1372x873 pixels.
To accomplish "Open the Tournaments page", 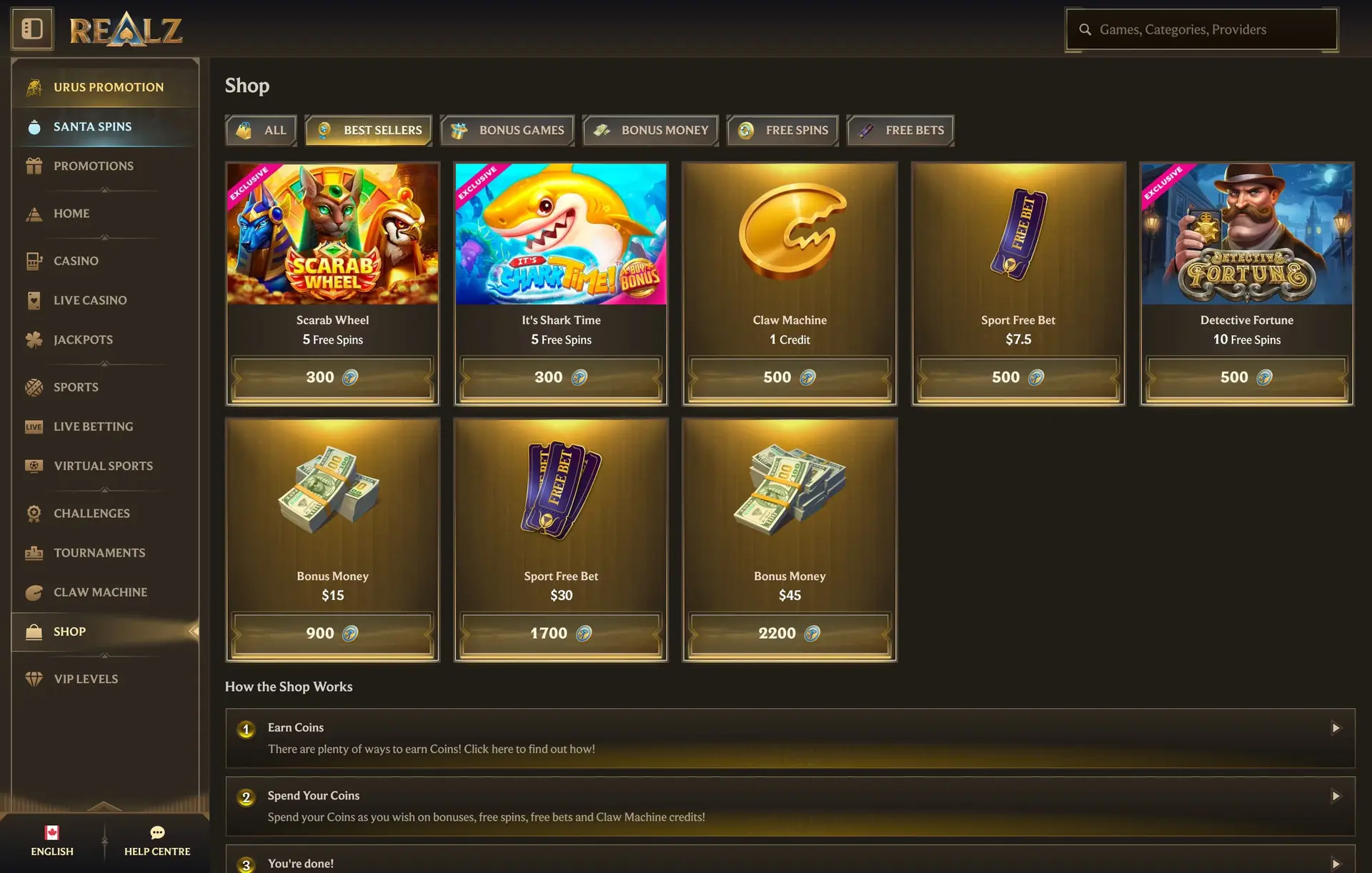I will pos(99,553).
